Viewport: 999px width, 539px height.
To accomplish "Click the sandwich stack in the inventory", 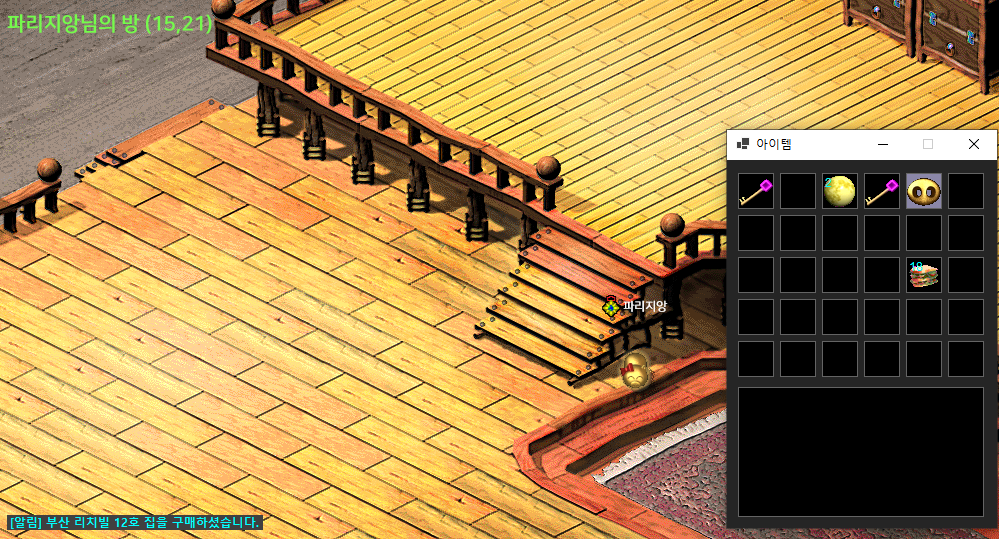I will 924,275.
